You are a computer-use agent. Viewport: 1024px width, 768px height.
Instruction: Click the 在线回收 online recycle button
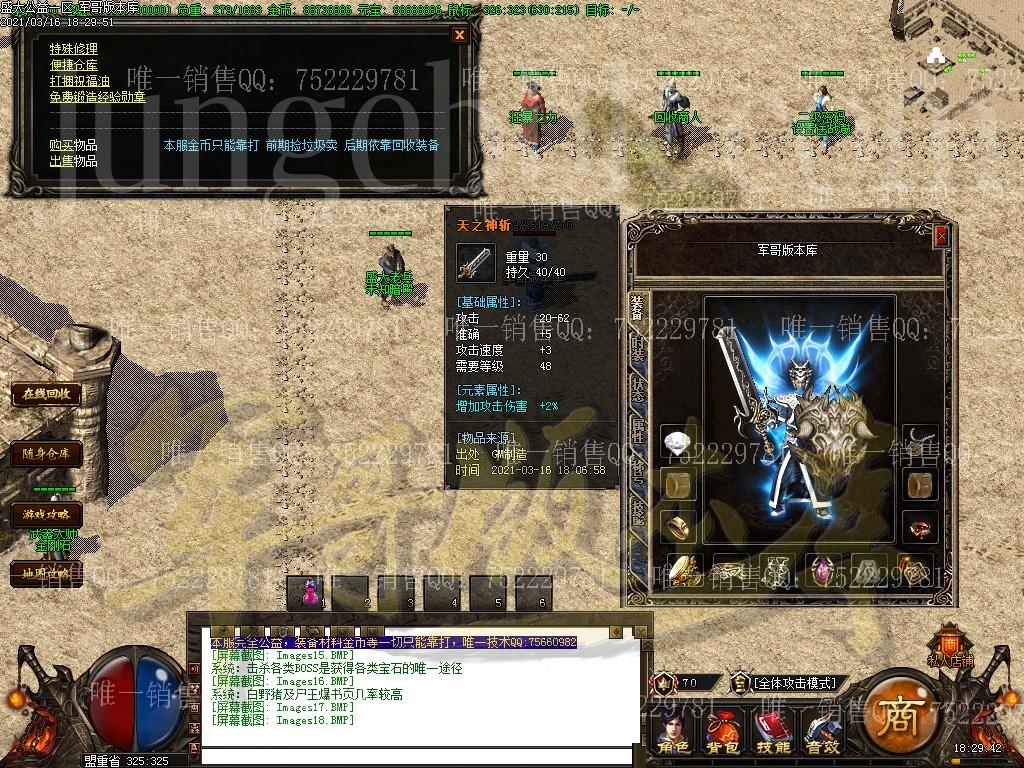47,394
